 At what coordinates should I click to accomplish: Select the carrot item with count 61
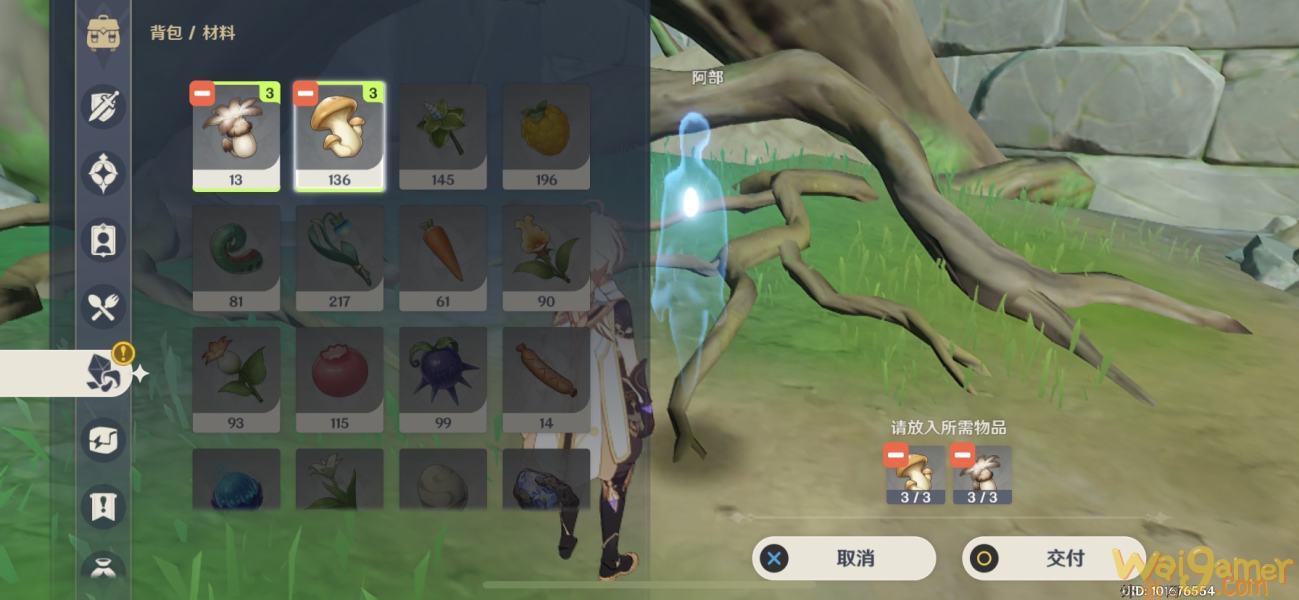click(x=443, y=257)
